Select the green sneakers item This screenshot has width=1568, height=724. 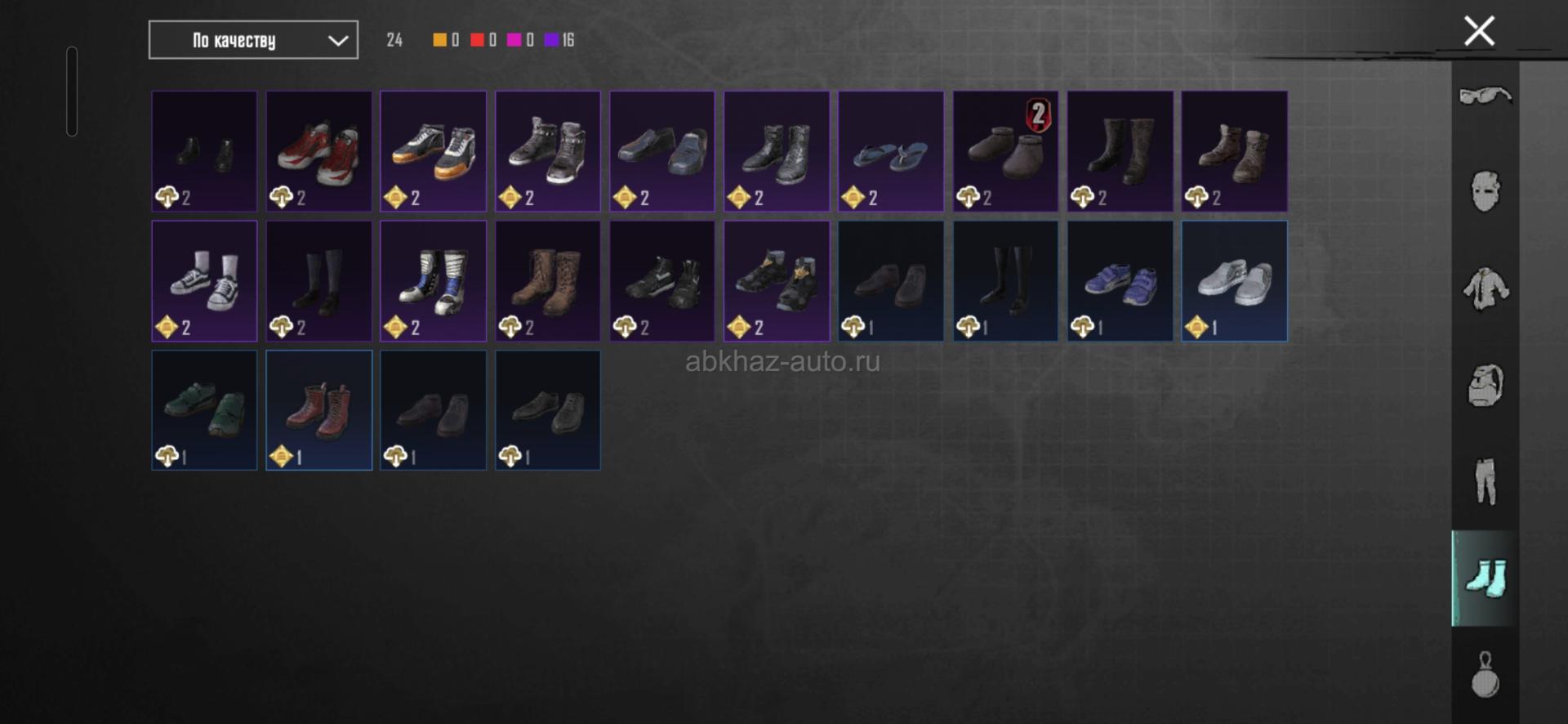[204, 410]
